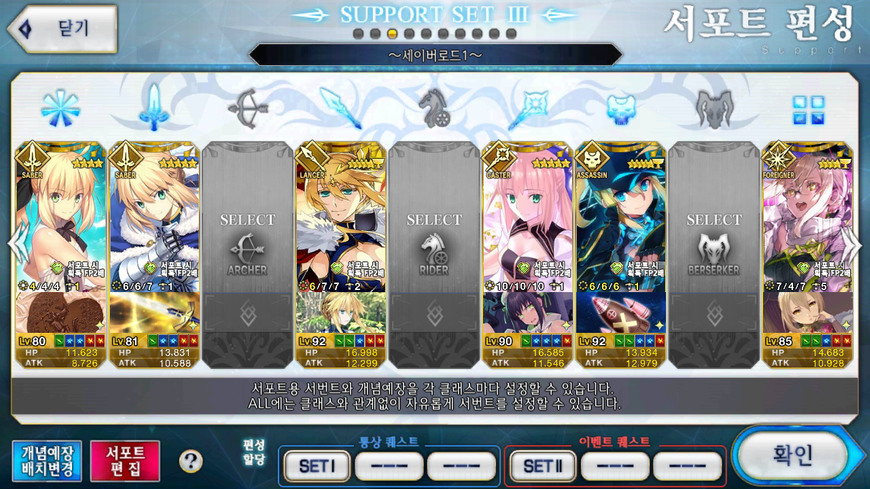Open 개념예장 배치변경 craft essence arrangement
This screenshot has width=870, height=489.
click(47, 461)
